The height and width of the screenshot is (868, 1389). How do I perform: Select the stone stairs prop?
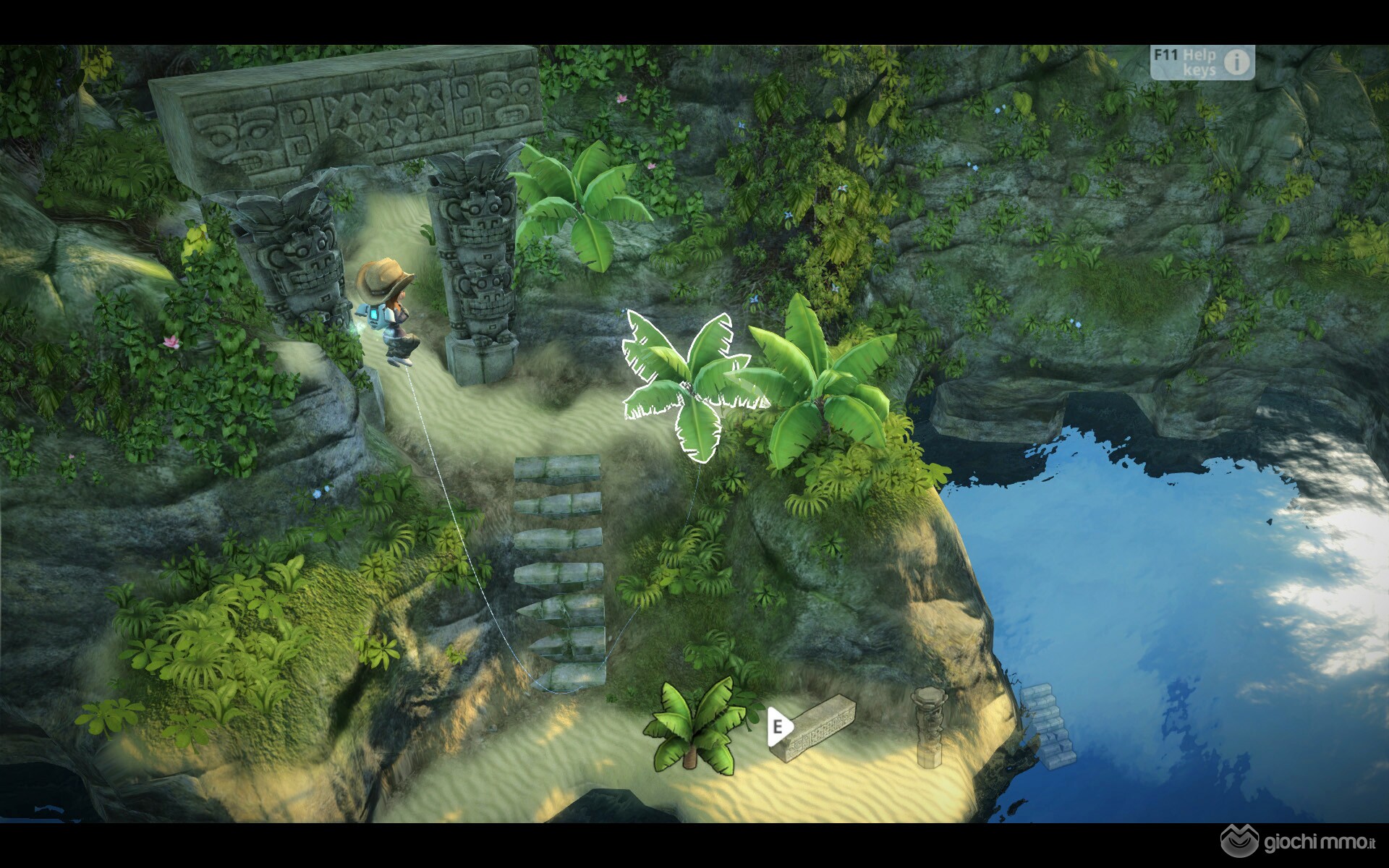click(x=1048, y=726)
